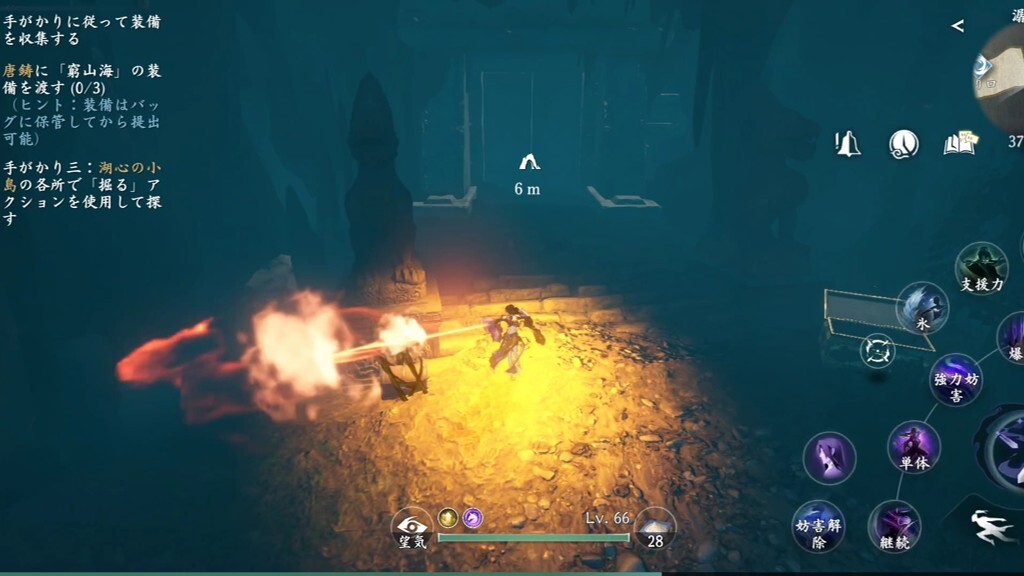Collapse the top-right menu with the arrow

958,26
